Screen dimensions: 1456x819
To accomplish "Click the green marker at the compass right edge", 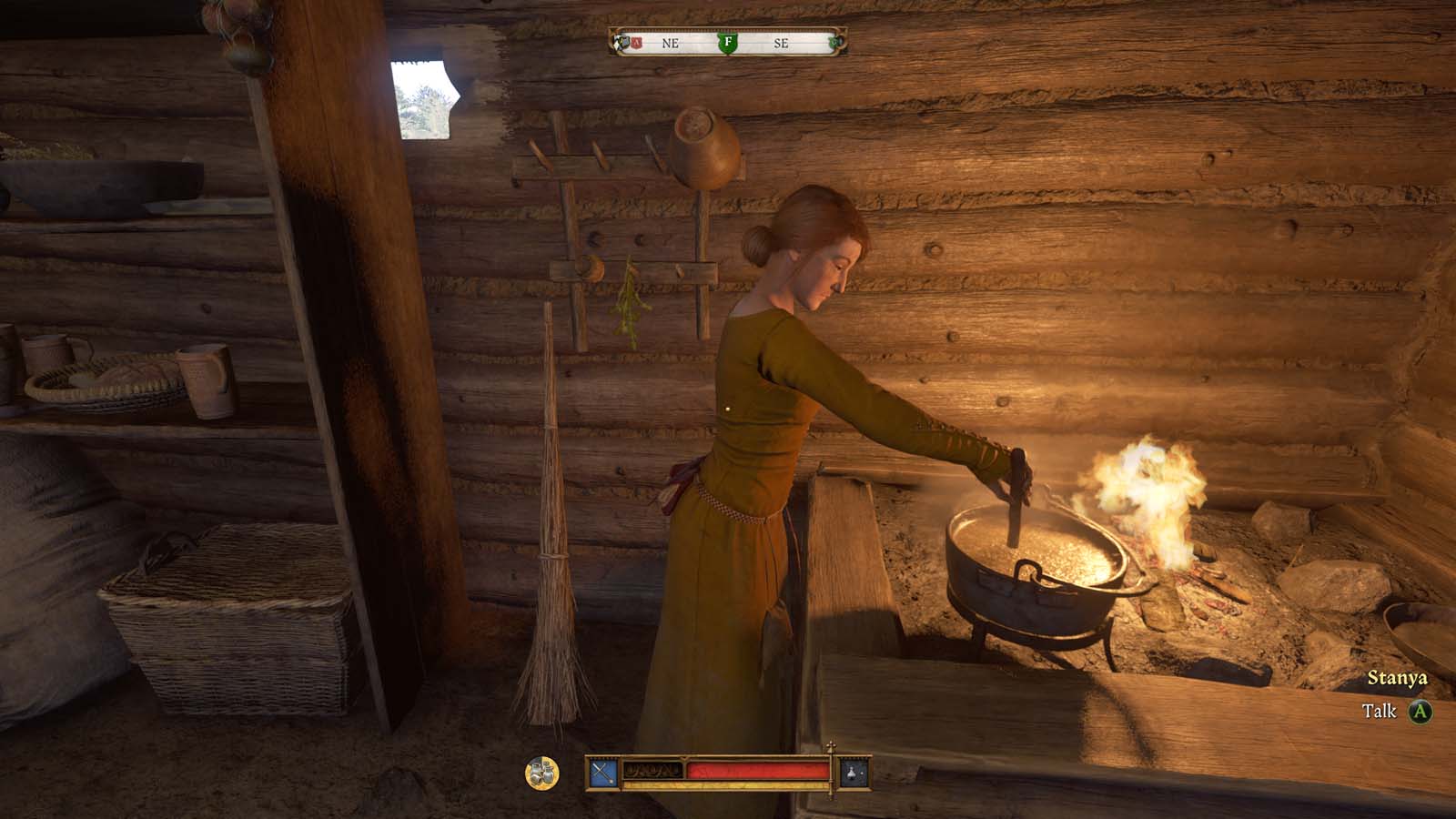I will tap(835, 42).
